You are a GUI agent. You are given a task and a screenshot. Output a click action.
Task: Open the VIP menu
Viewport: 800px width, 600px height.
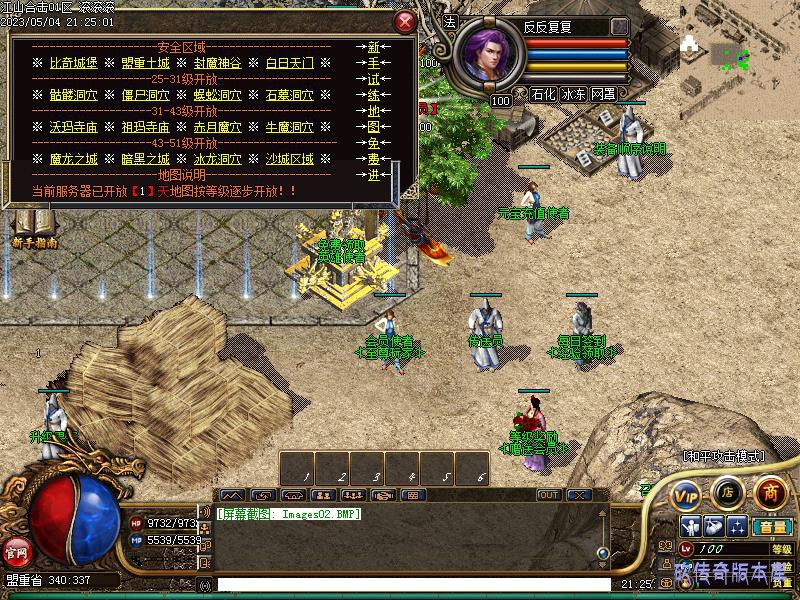[x=686, y=494]
